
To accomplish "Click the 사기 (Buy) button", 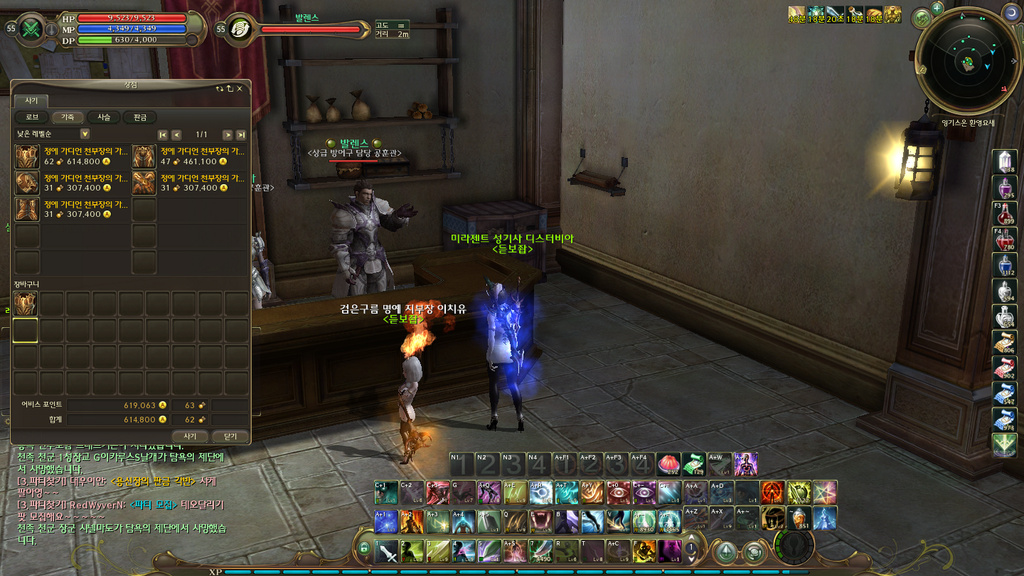I will (x=190, y=436).
